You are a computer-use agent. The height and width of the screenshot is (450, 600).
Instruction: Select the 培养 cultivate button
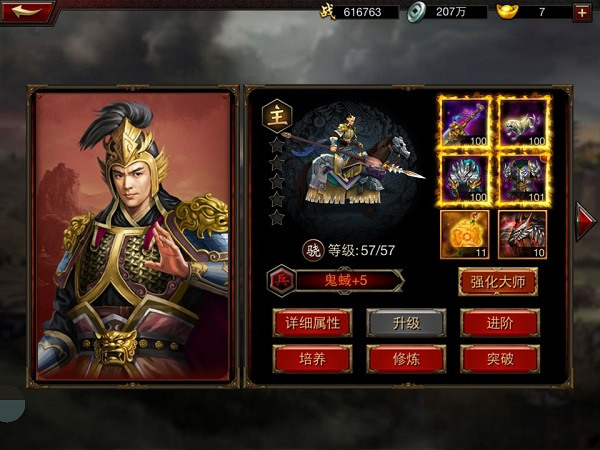(312, 358)
